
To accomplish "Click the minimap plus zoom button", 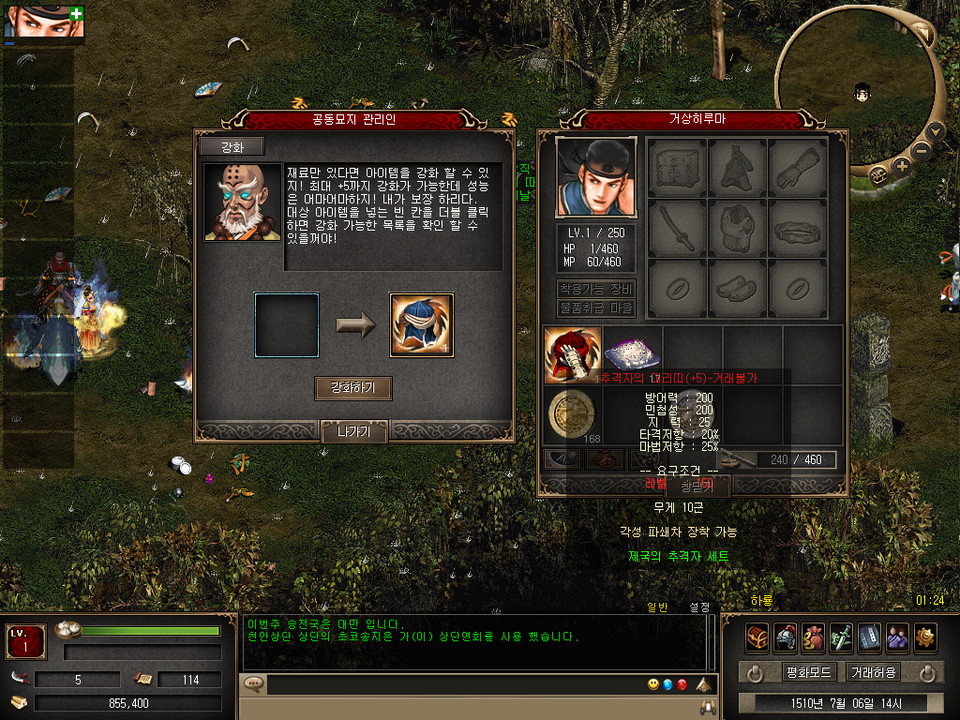I will tap(902, 165).
